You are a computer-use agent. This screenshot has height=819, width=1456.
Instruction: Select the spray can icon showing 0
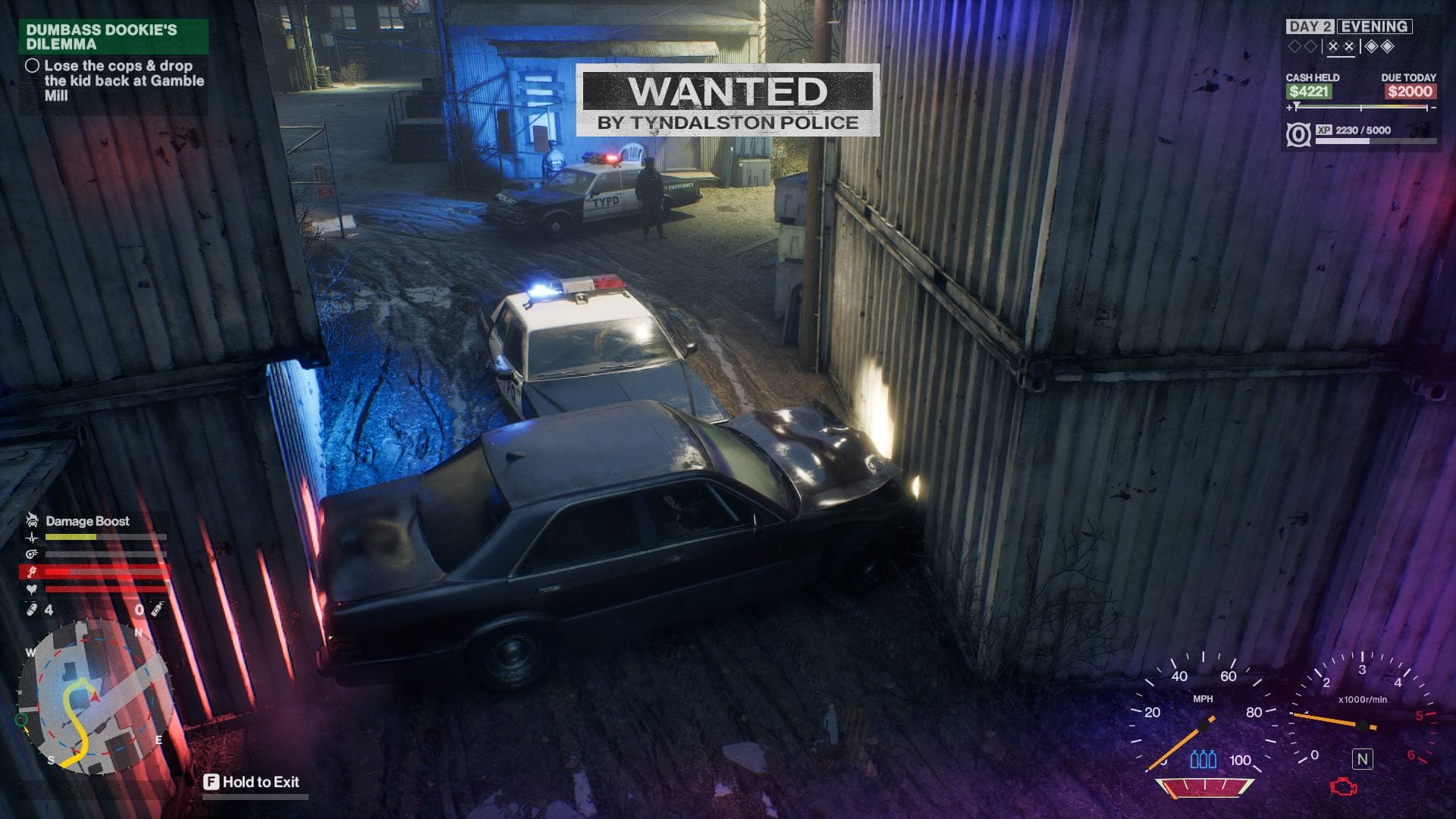click(157, 608)
